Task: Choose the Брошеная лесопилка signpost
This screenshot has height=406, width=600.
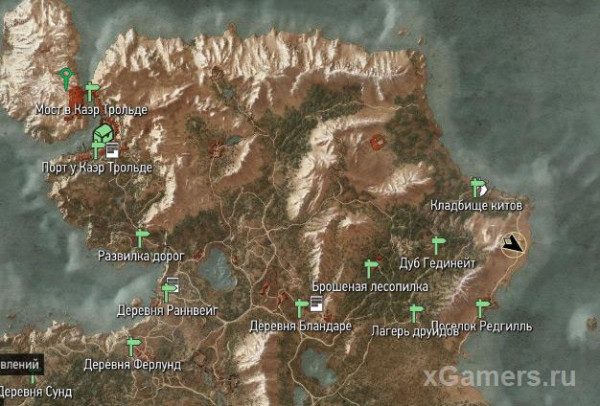Action: pyautogui.click(x=371, y=267)
